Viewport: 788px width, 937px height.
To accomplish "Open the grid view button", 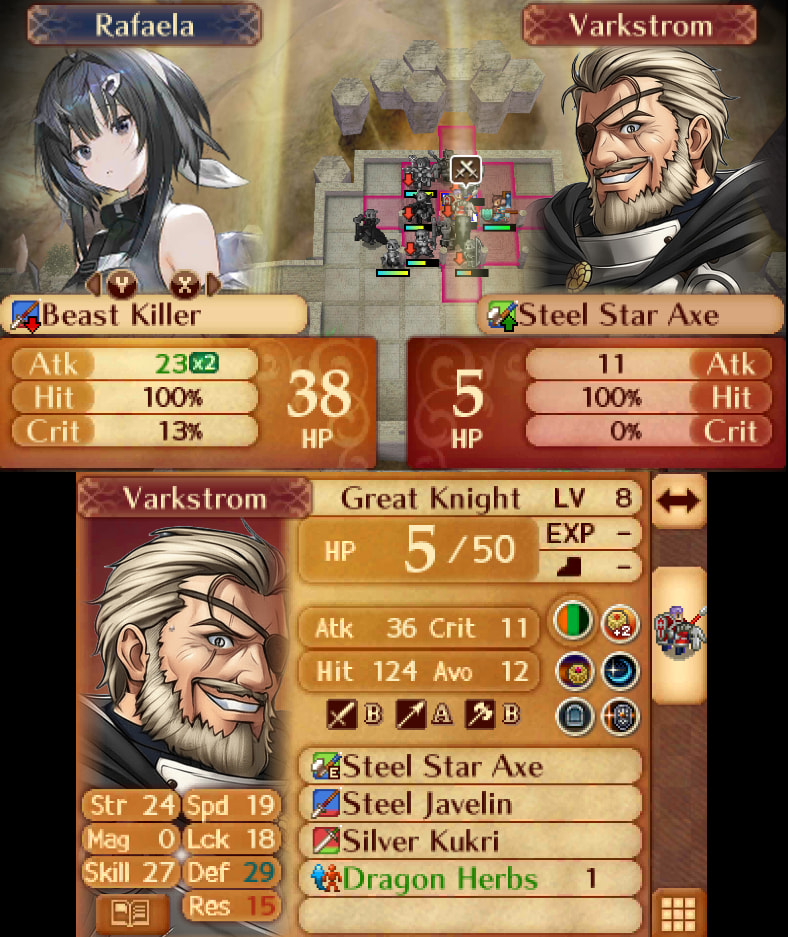I will 679,913.
